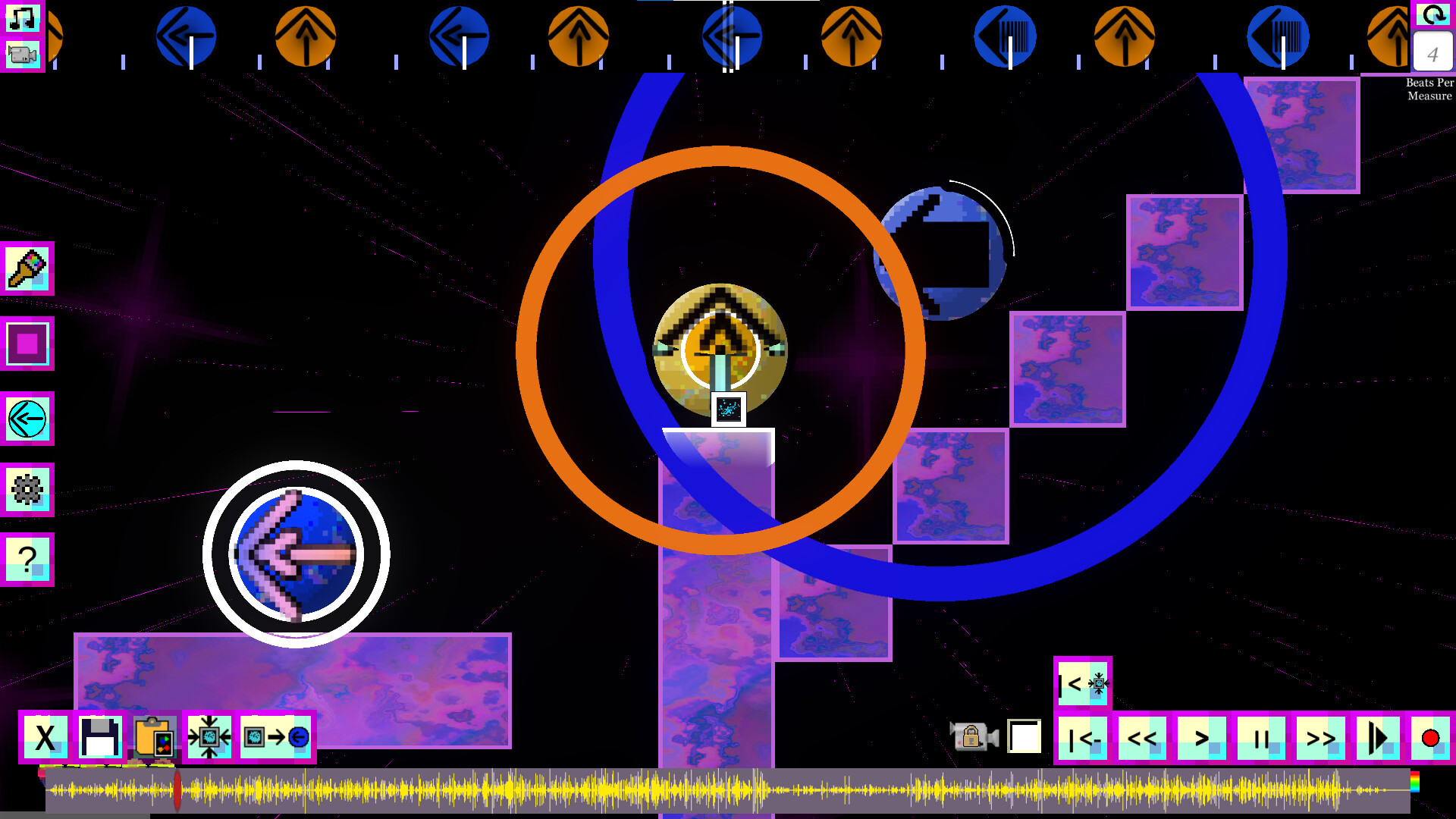Select the magenta square tool

[x=28, y=344]
